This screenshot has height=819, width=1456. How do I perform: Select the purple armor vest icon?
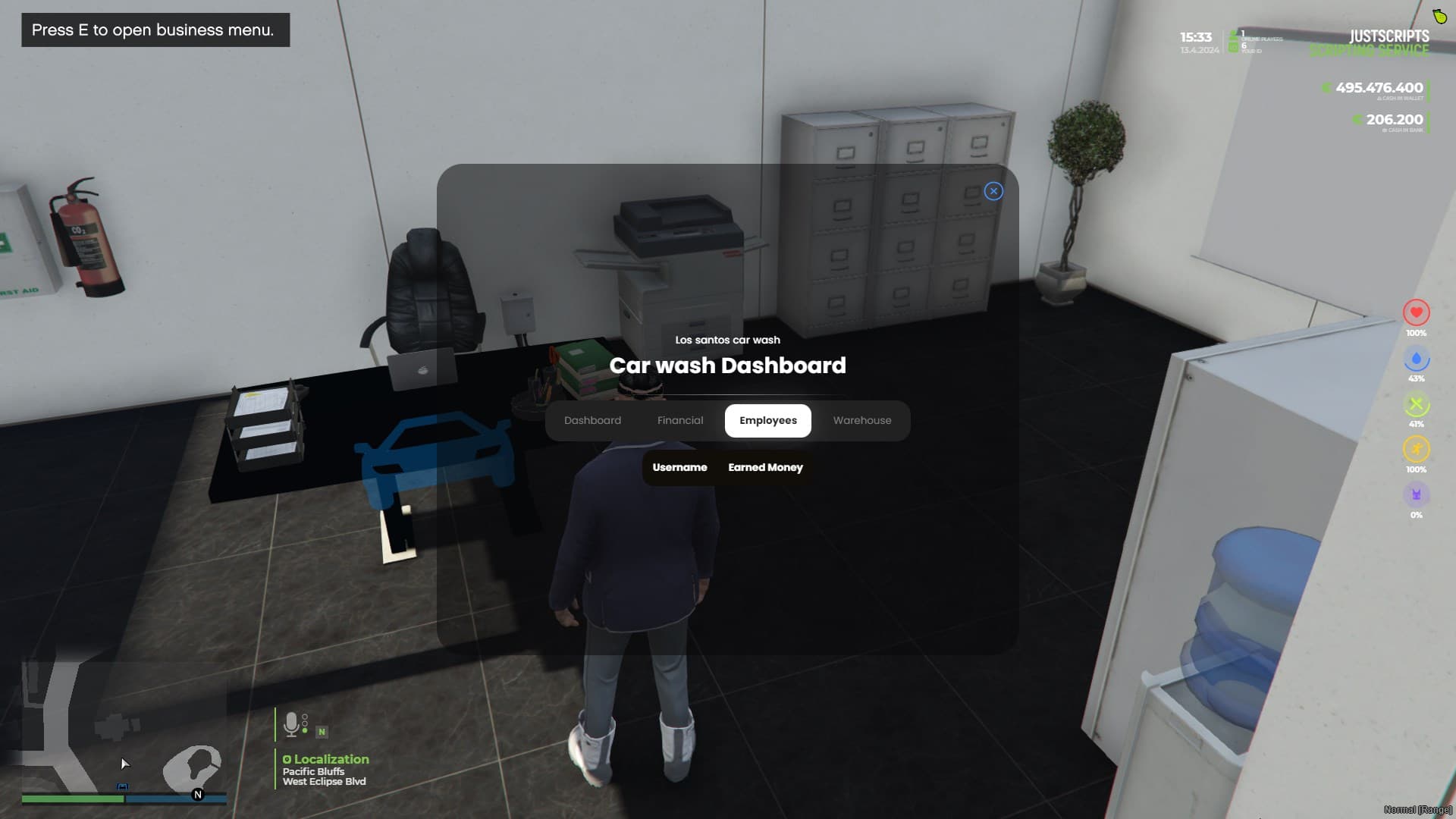[1416, 495]
